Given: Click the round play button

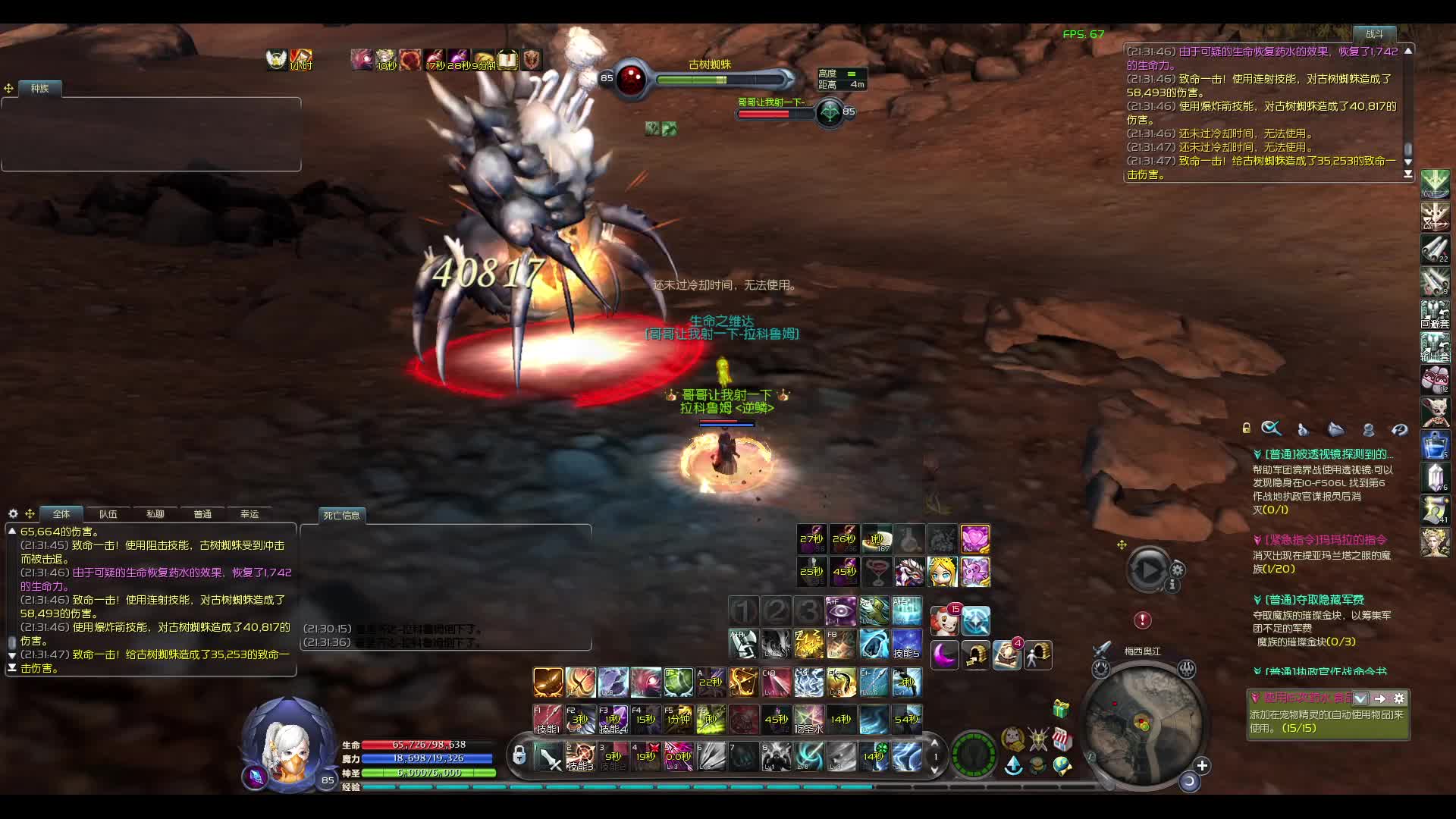Looking at the screenshot, I should (x=1147, y=570).
